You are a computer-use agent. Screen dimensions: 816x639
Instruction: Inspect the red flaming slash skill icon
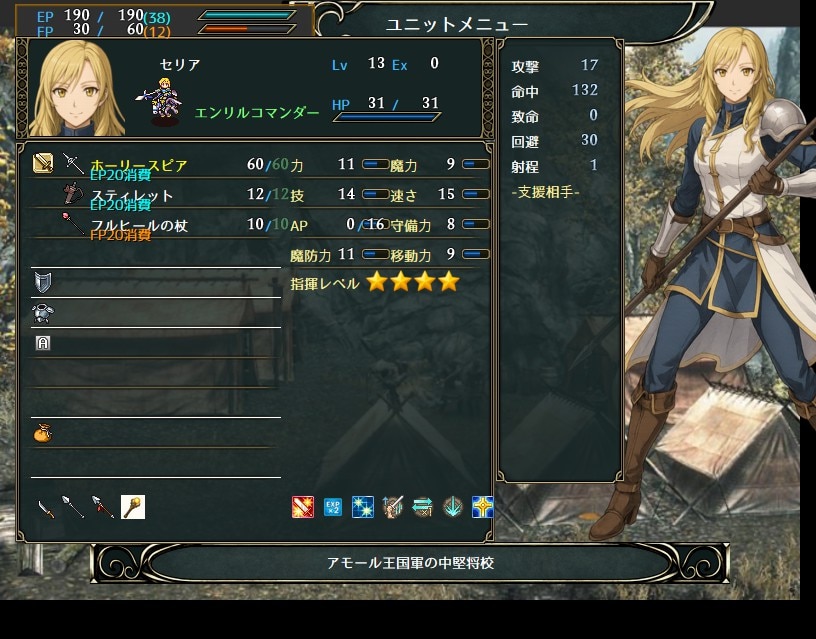tap(303, 507)
